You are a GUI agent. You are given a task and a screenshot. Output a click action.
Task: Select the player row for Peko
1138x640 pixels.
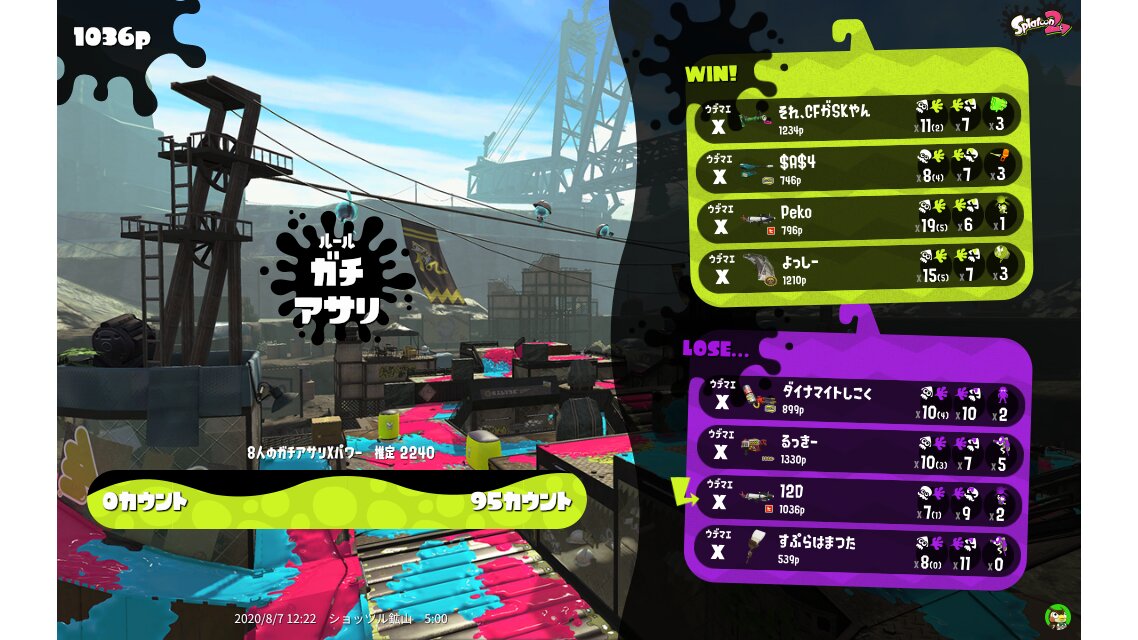click(x=860, y=219)
